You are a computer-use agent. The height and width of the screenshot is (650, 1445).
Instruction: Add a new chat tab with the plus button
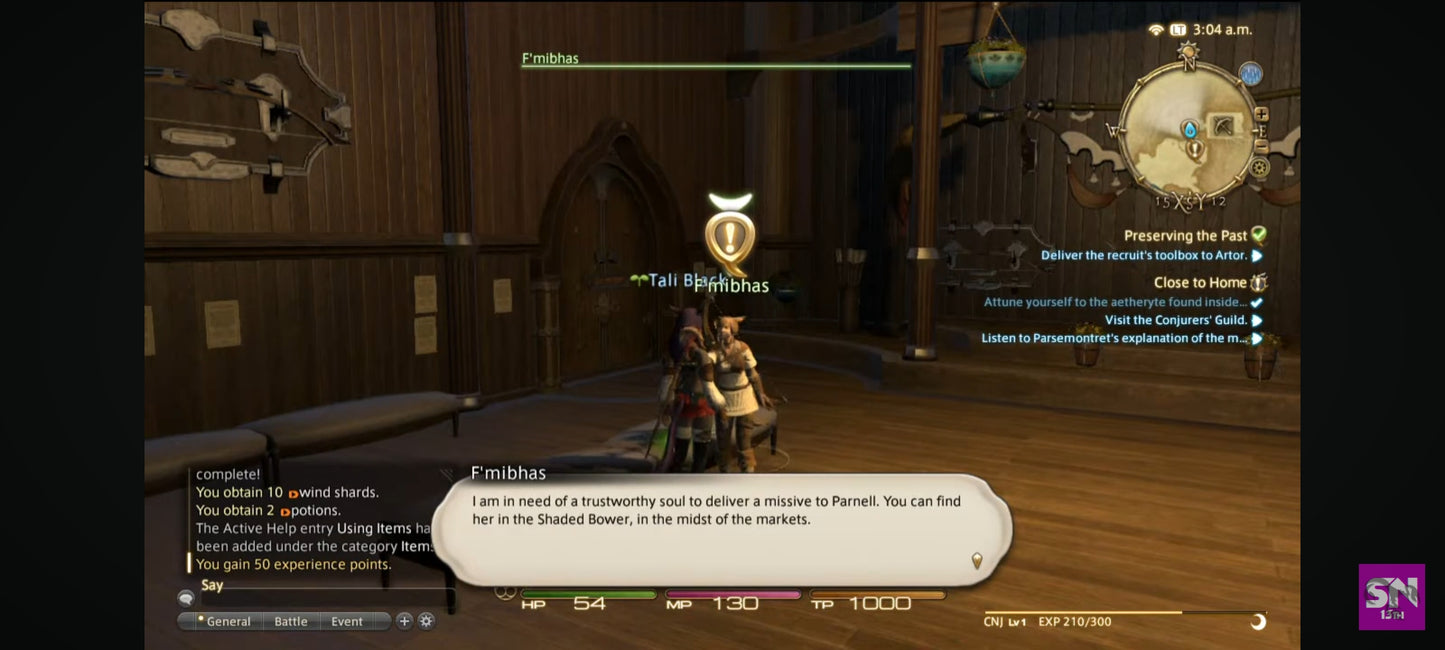coord(404,621)
